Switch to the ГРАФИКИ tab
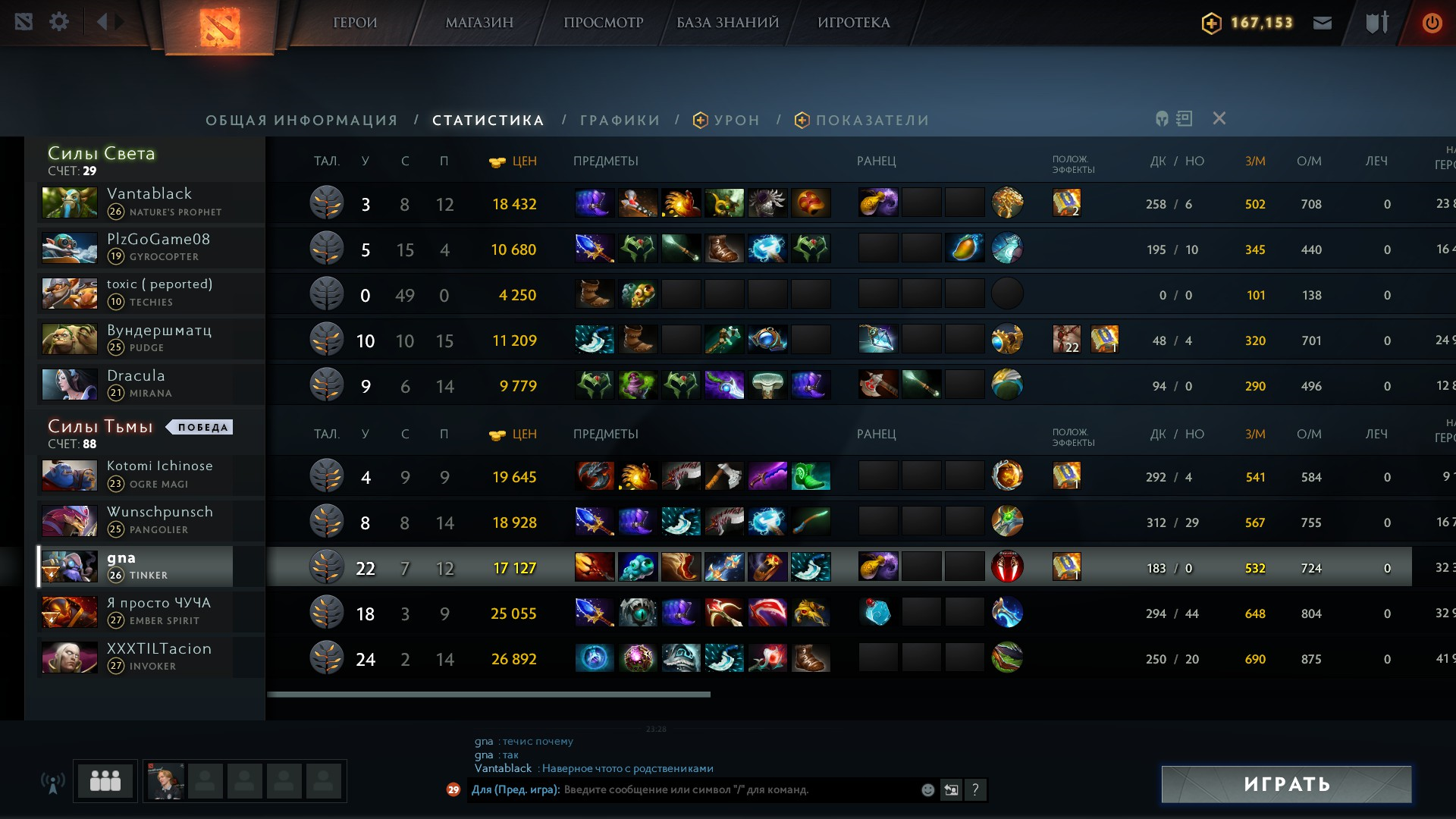 pyautogui.click(x=620, y=121)
